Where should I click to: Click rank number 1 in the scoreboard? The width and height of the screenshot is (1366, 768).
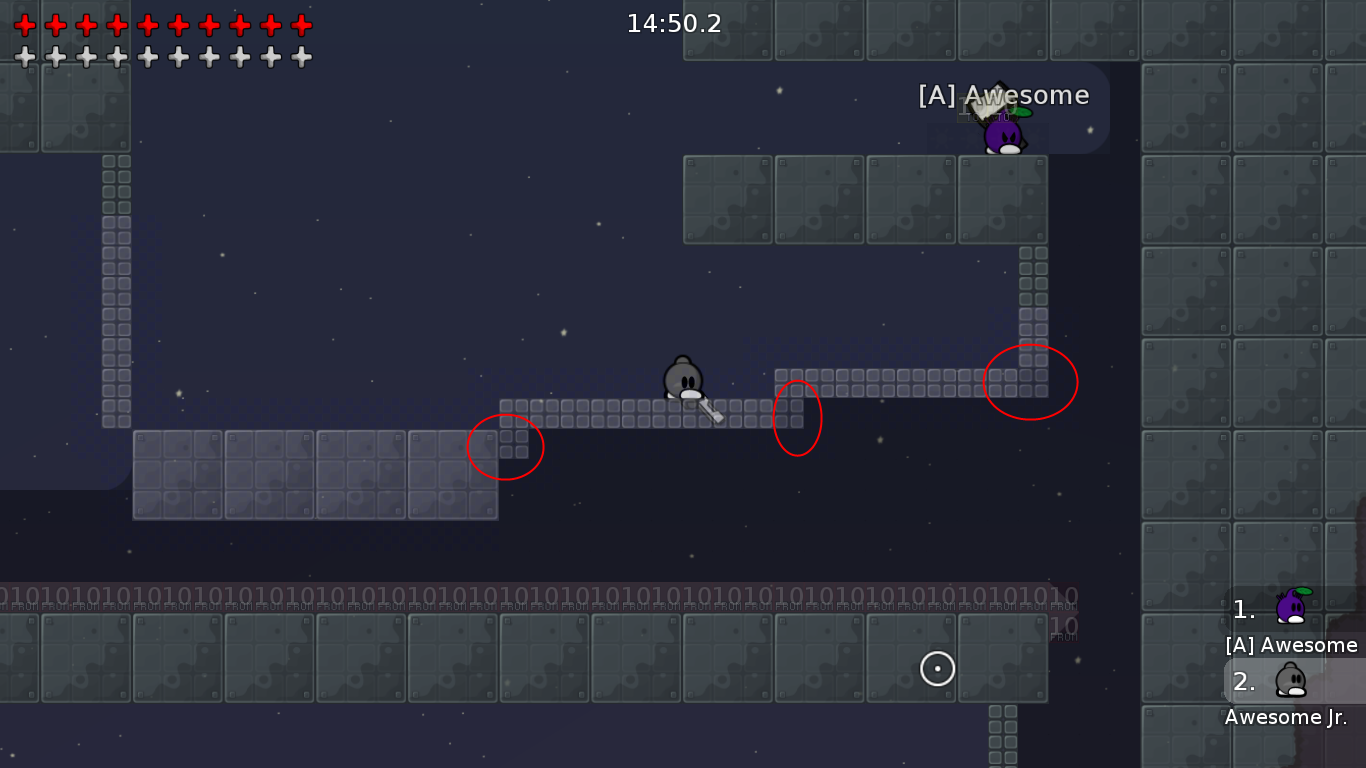(1242, 609)
